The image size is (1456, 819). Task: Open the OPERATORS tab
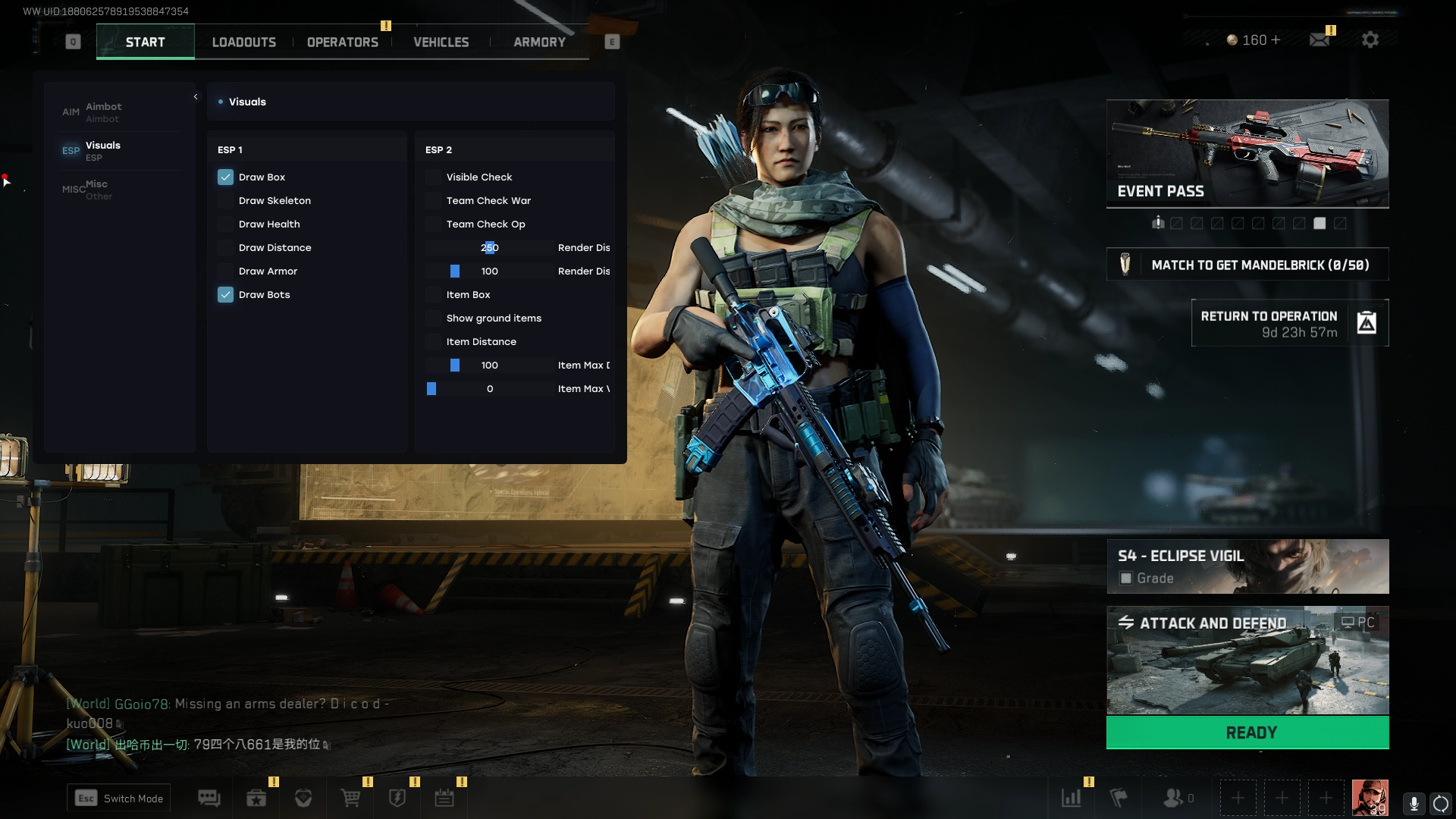click(x=342, y=42)
